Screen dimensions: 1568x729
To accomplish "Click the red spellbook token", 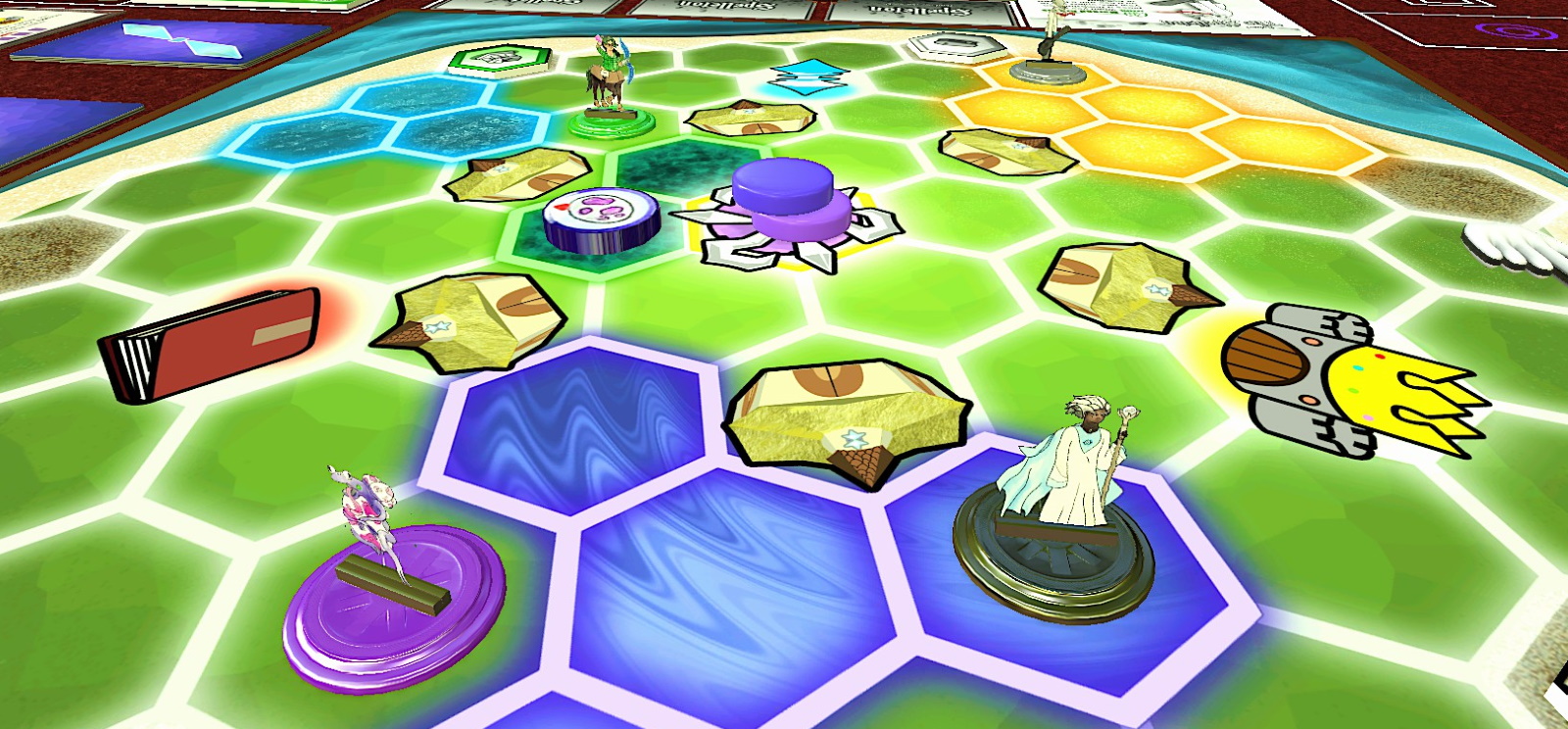I will 211,343.
